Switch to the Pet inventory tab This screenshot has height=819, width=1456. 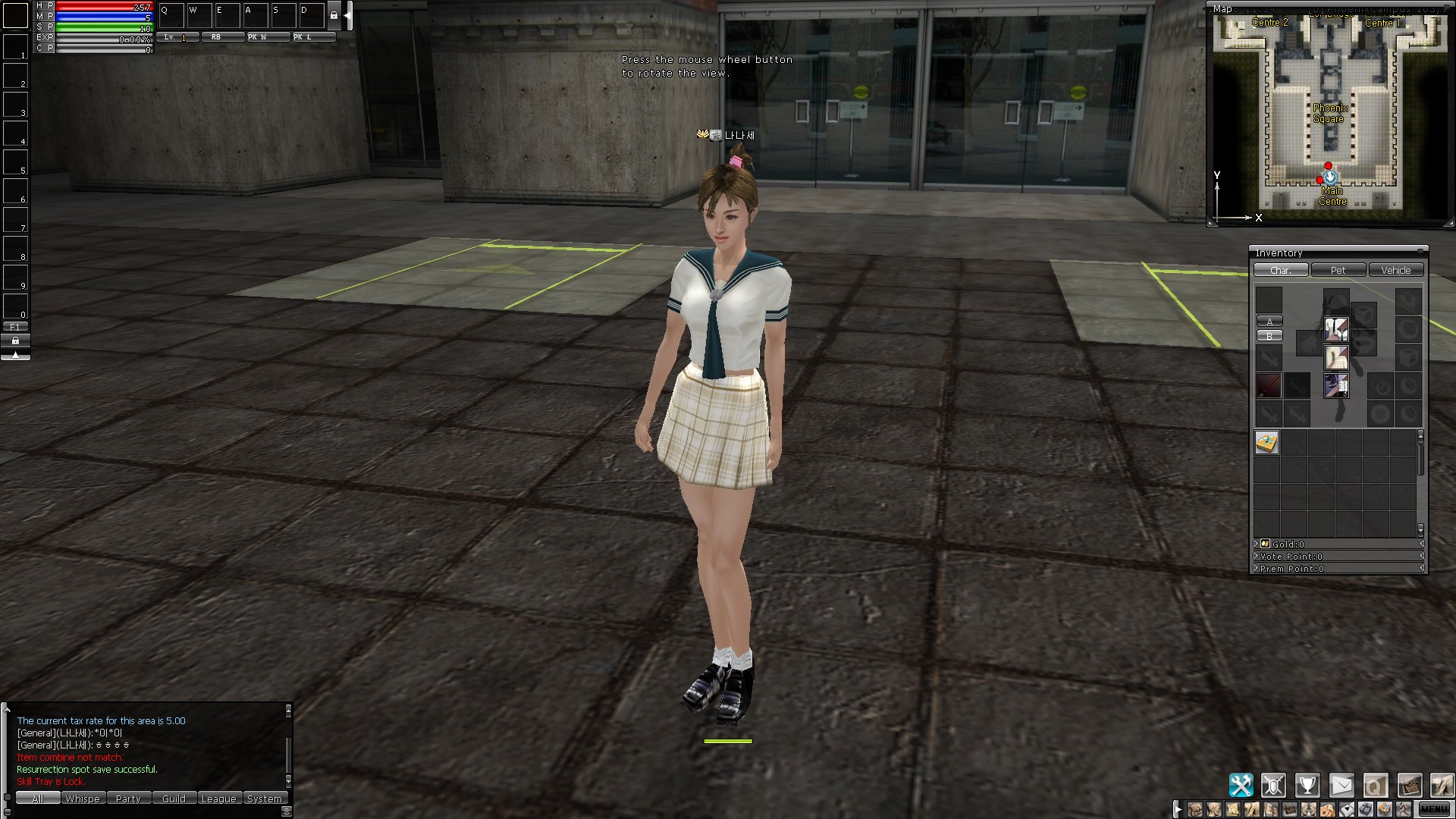(1338, 270)
